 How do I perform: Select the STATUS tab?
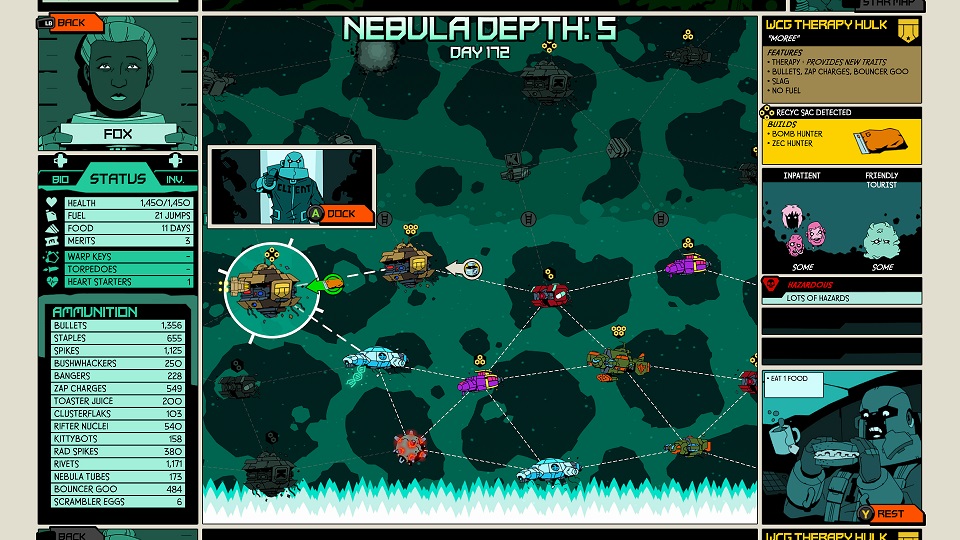coord(118,179)
